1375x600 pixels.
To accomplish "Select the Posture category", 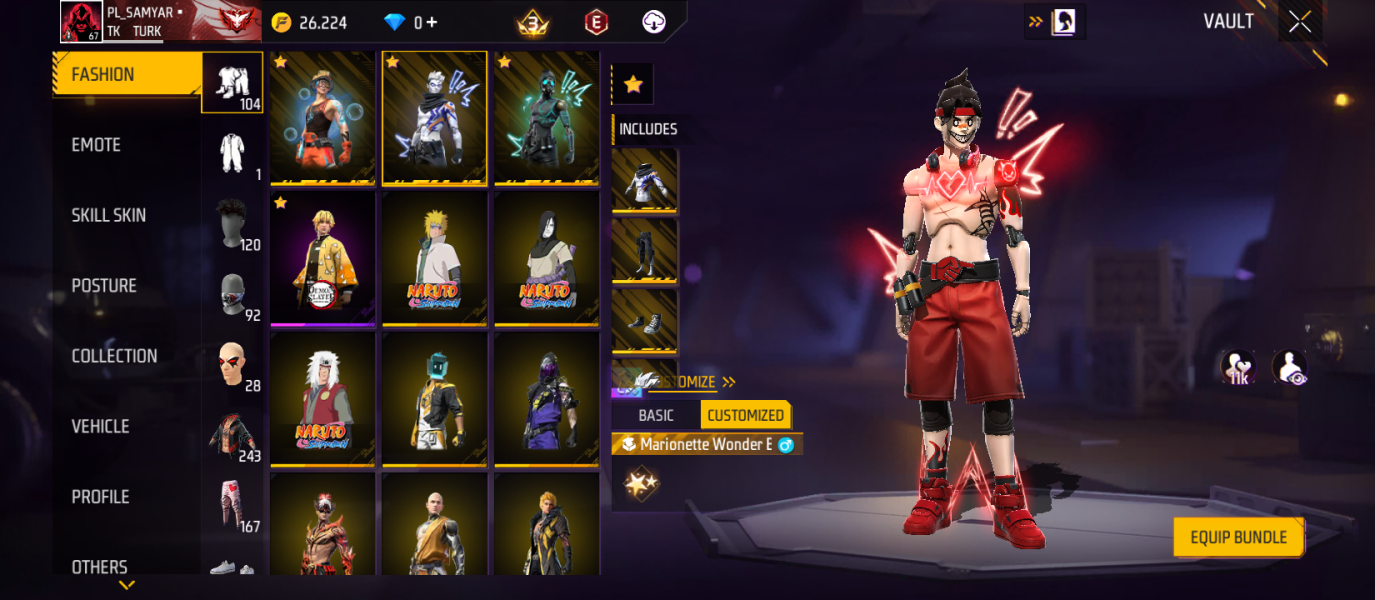I will pyautogui.click(x=104, y=286).
